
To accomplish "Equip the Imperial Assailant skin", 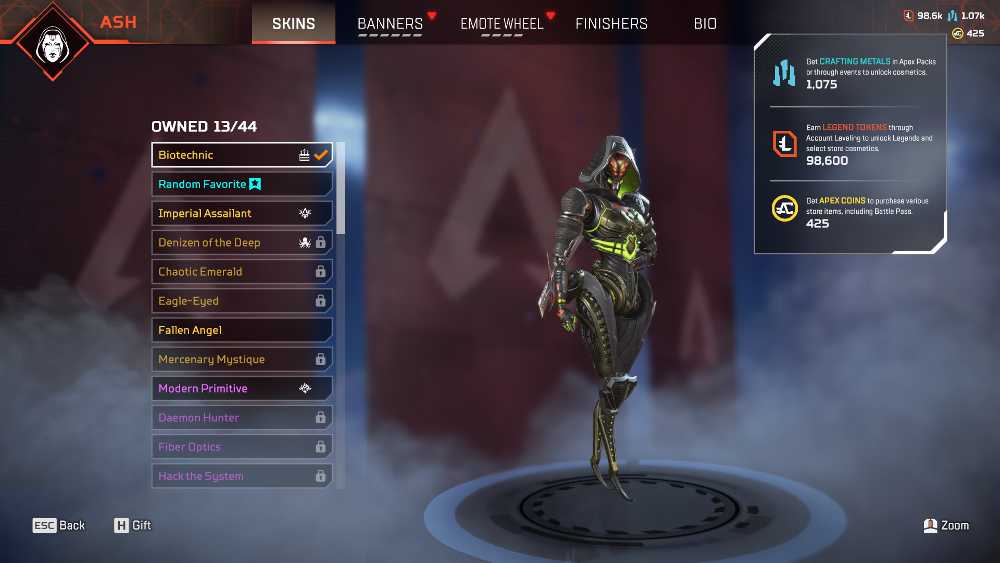I will 242,213.
